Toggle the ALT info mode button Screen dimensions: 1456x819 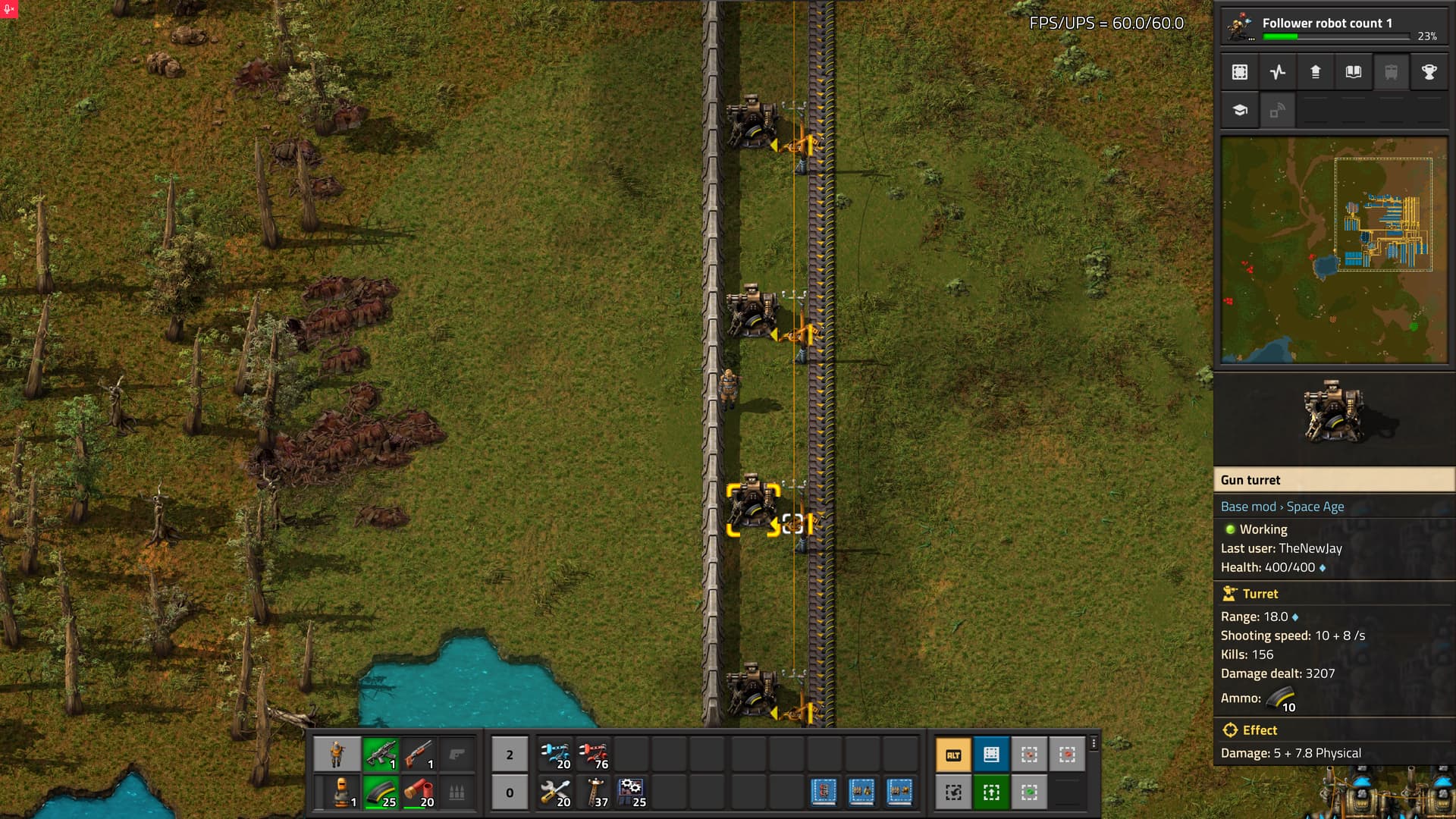[953, 755]
